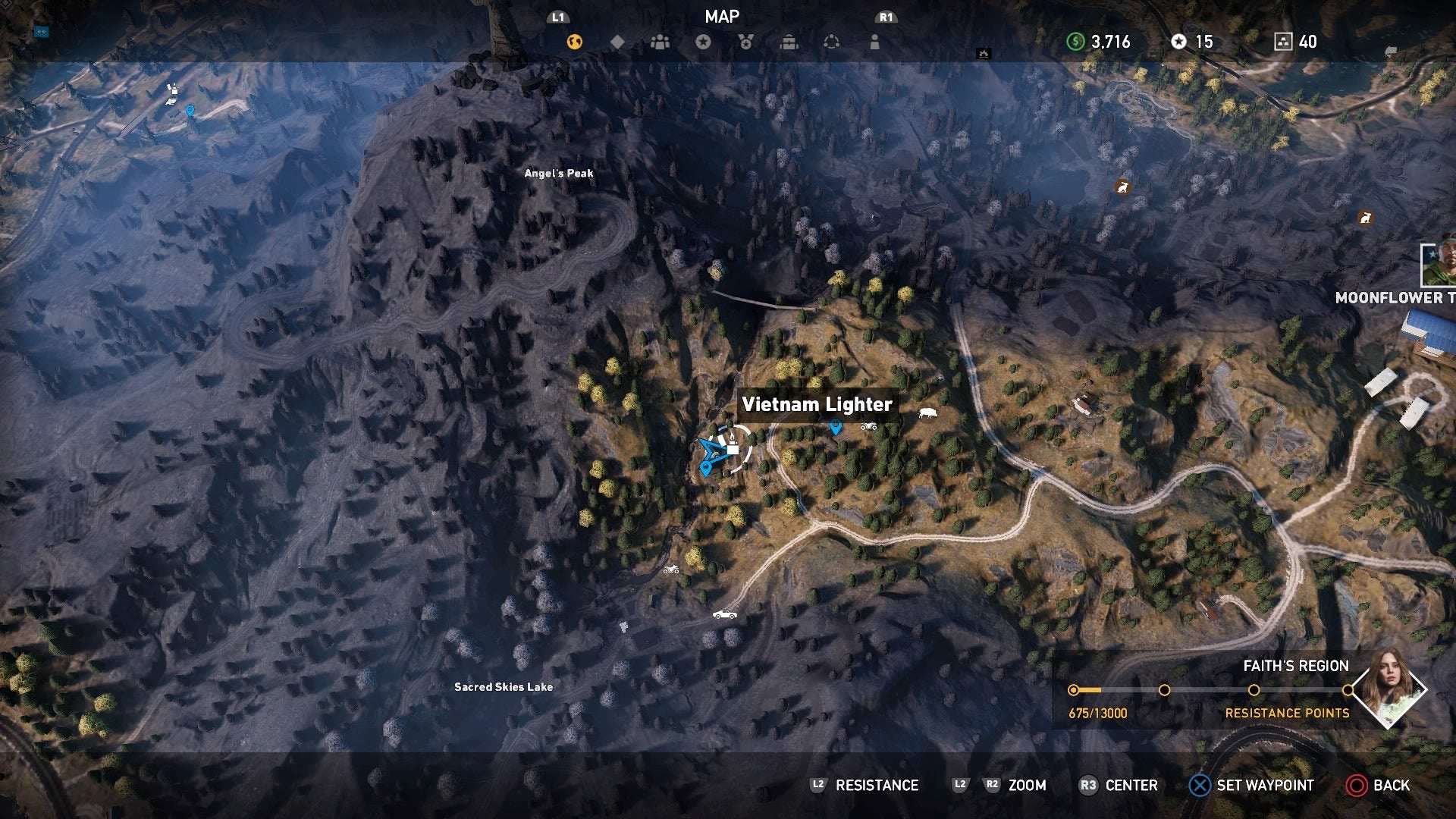Open the perks medal icon
The height and width of the screenshot is (819, 1456).
tap(747, 42)
